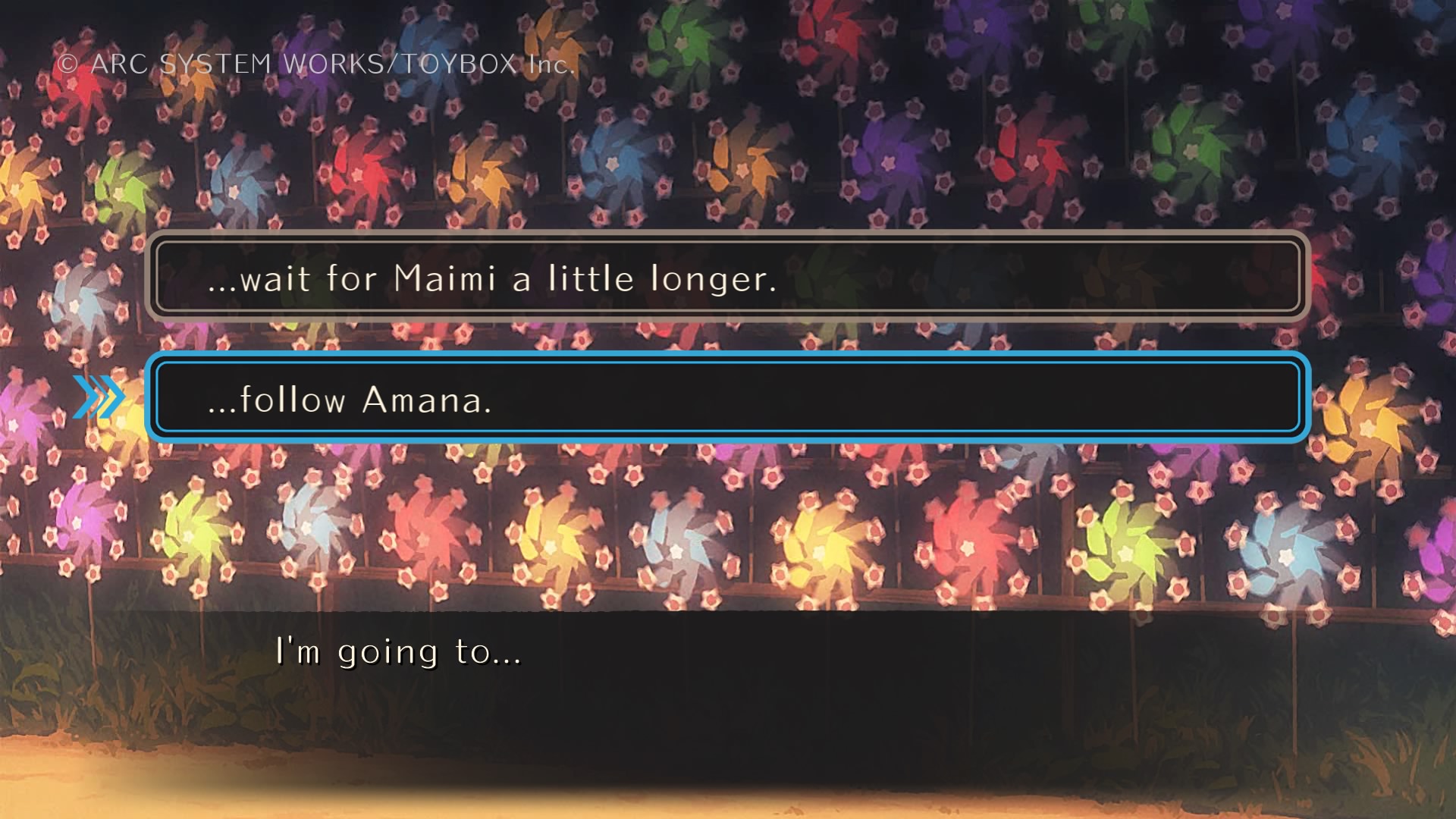Select the "...follow Amana." choice
The height and width of the screenshot is (819, 1456).
[726, 399]
